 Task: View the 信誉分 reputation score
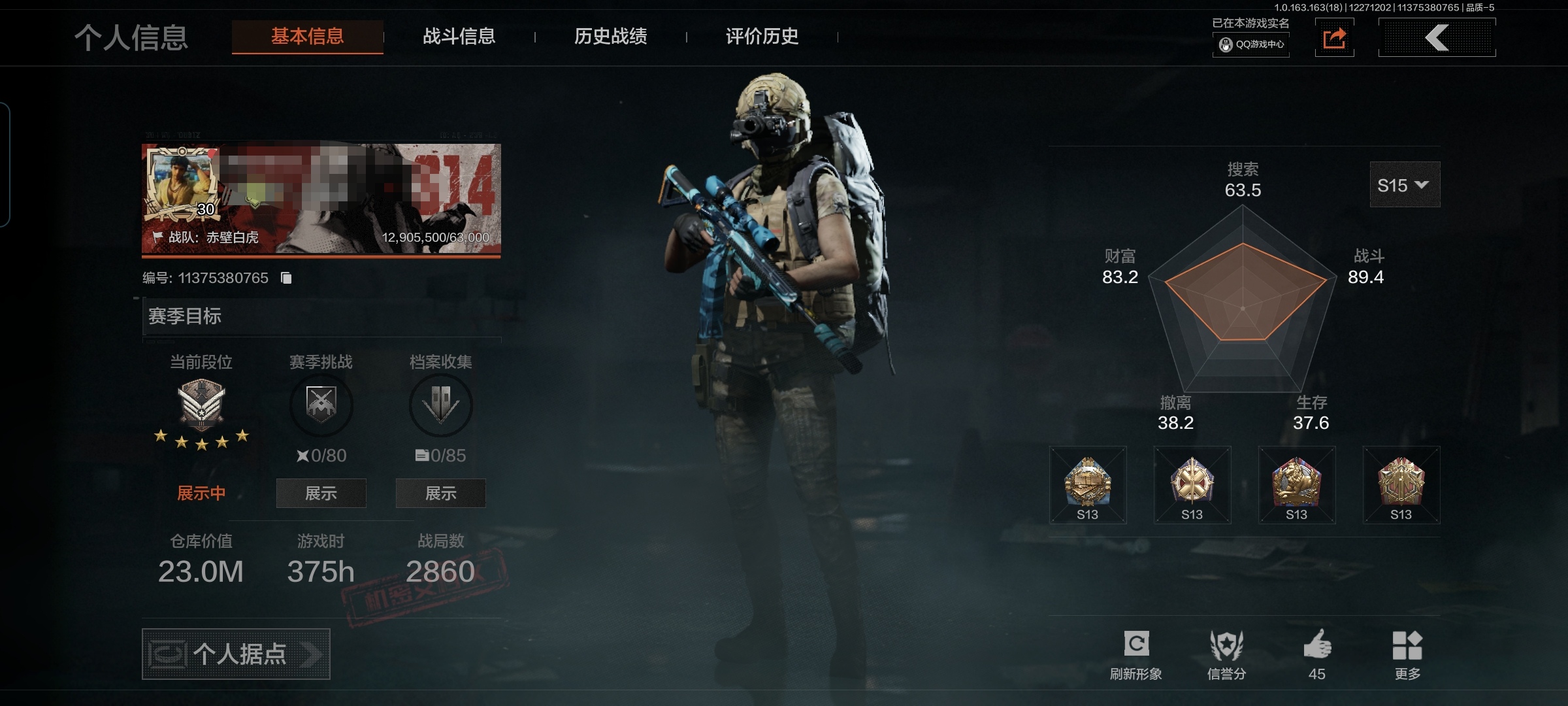[x=1226, y=654]
